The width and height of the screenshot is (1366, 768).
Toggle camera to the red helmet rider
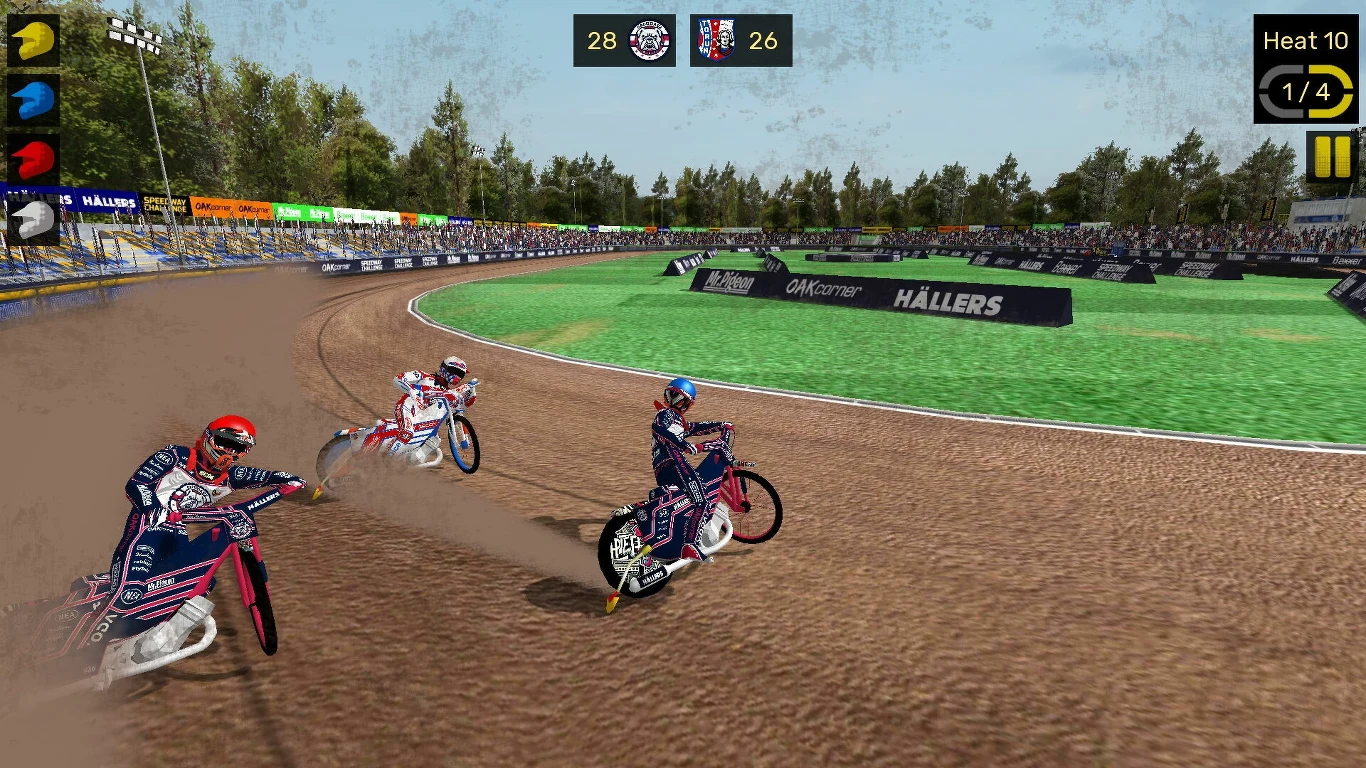point(33,156)
